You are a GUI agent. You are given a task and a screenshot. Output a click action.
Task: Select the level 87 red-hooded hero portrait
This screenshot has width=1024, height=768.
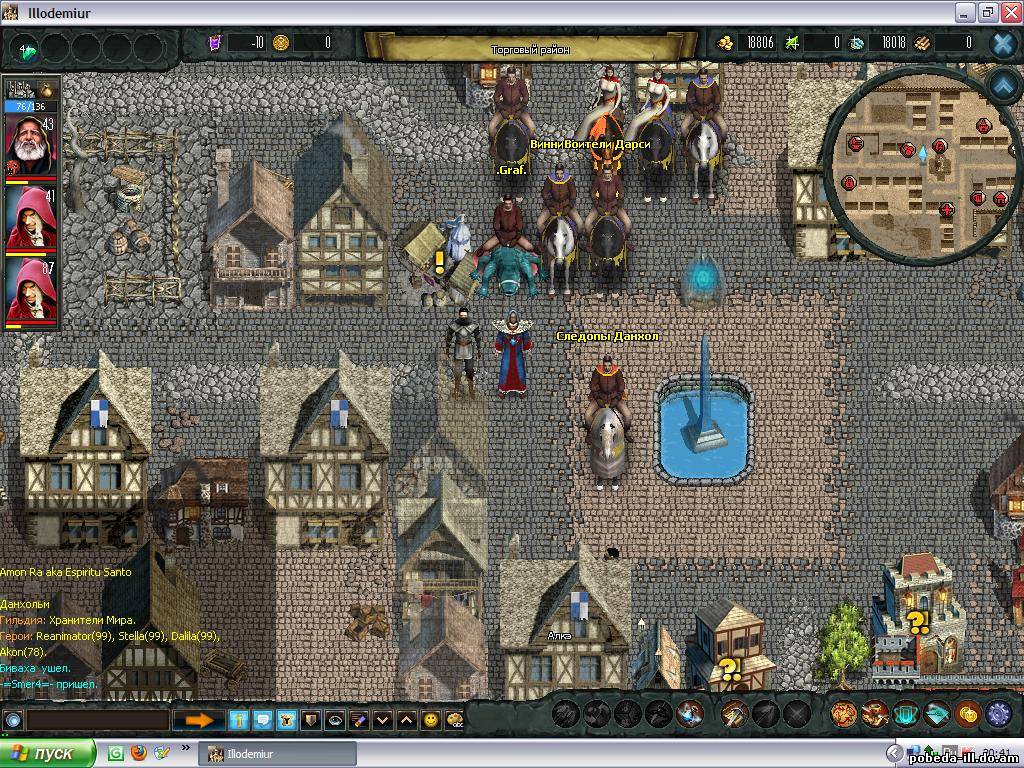pyautogui.click(x=30, y=292)
